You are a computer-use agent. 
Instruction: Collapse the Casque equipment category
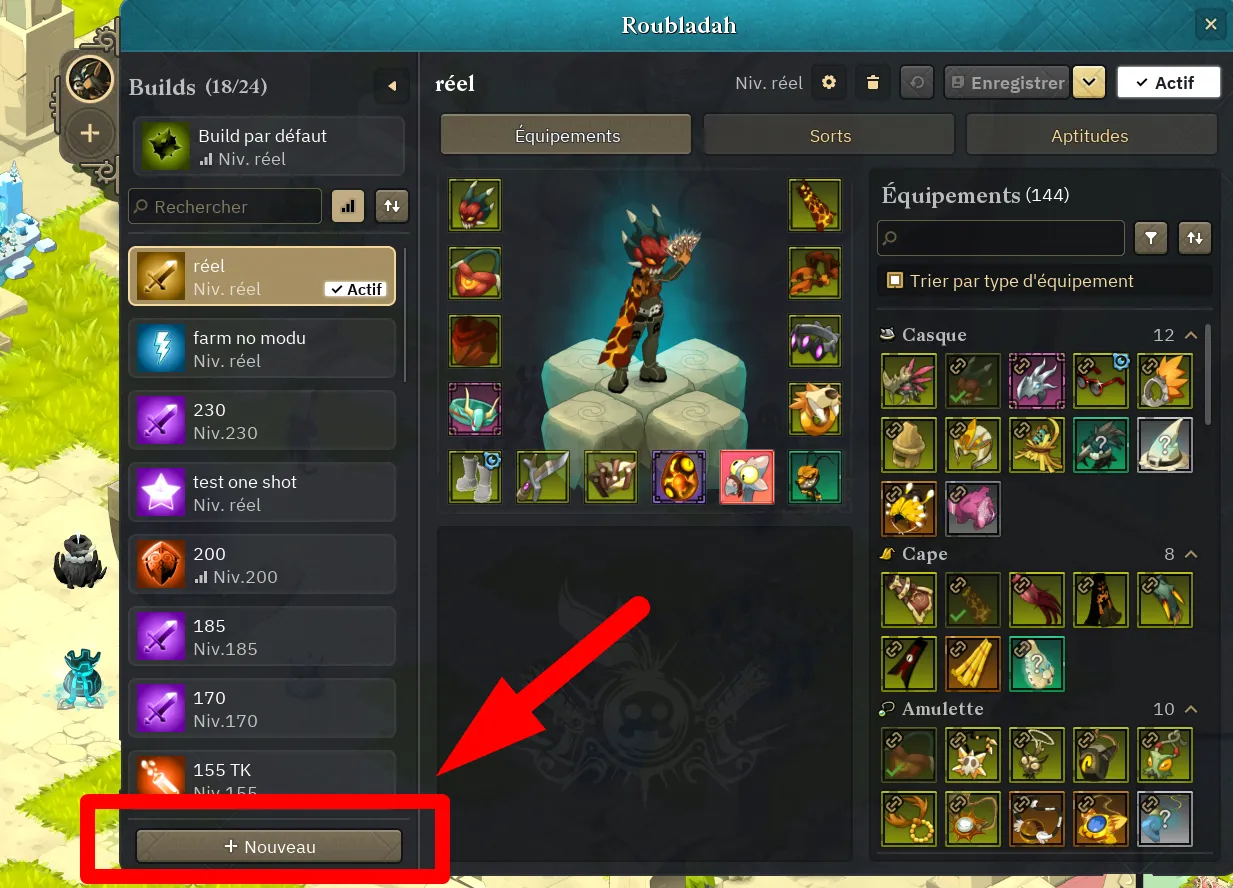(x=1191, y=335)
